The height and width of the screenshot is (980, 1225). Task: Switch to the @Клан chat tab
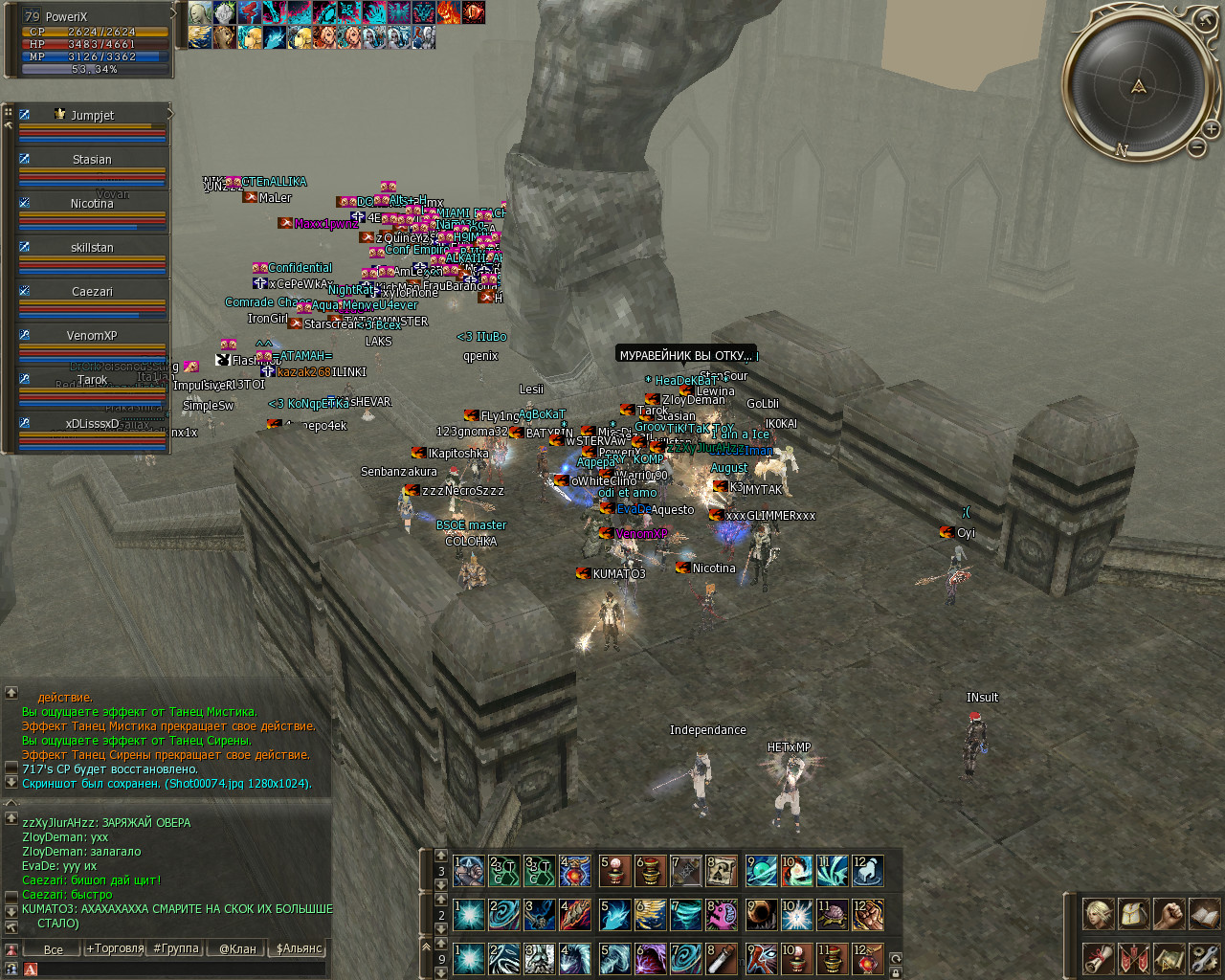click(x=237, y=948)
